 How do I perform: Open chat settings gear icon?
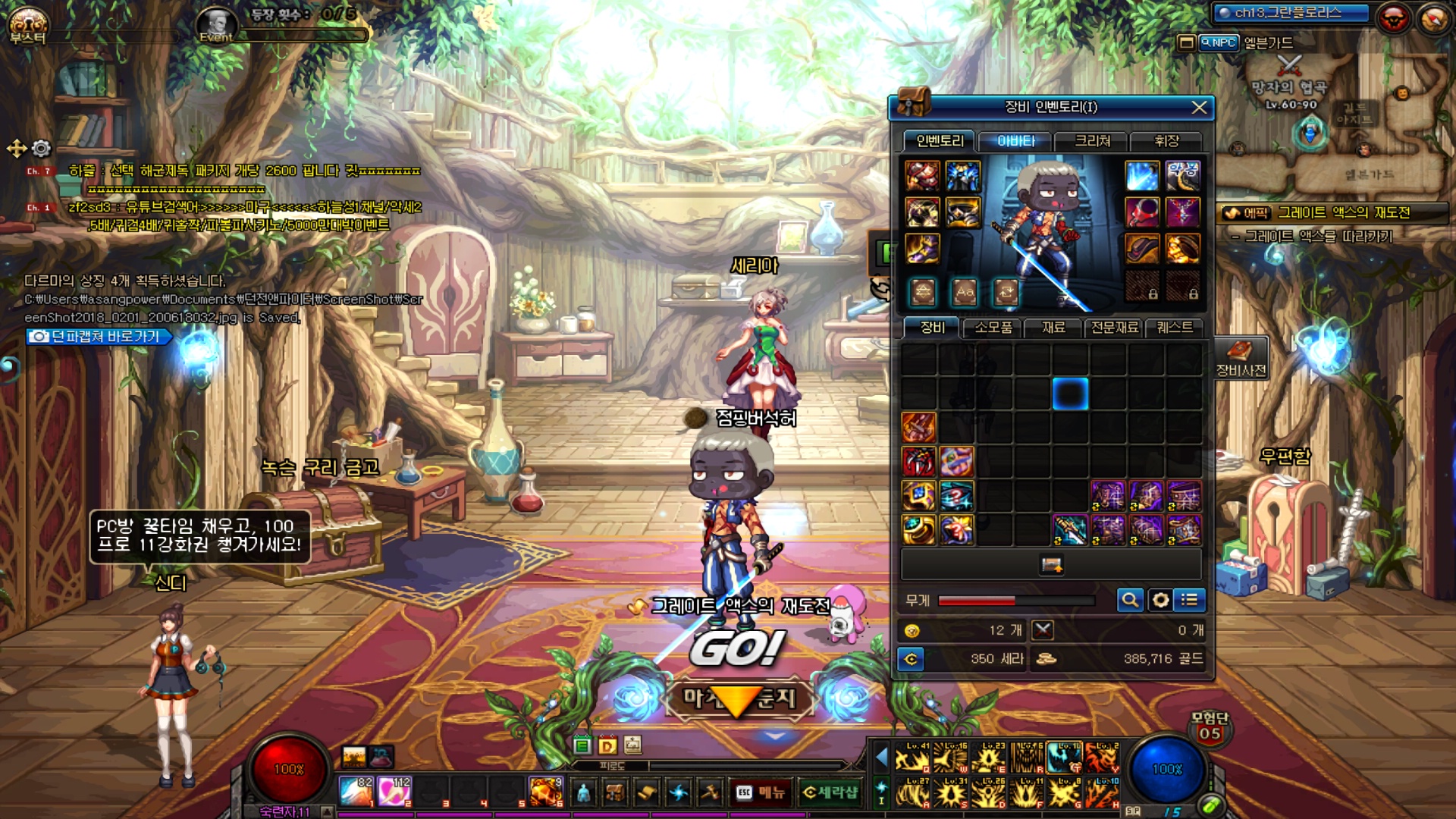(x=42, y=148)
